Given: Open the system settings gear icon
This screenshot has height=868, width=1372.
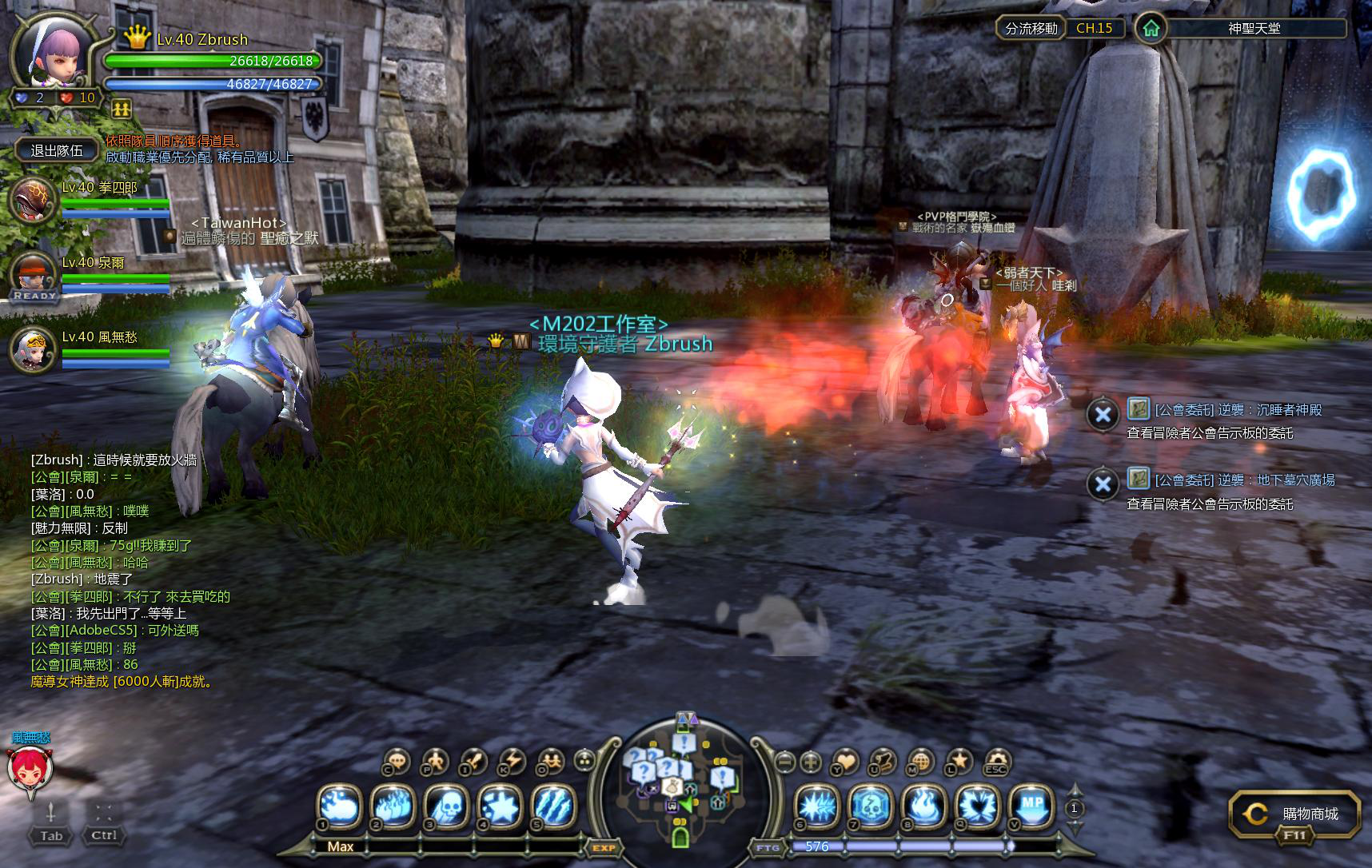Looking at the screenshot, I should (996, 761).
